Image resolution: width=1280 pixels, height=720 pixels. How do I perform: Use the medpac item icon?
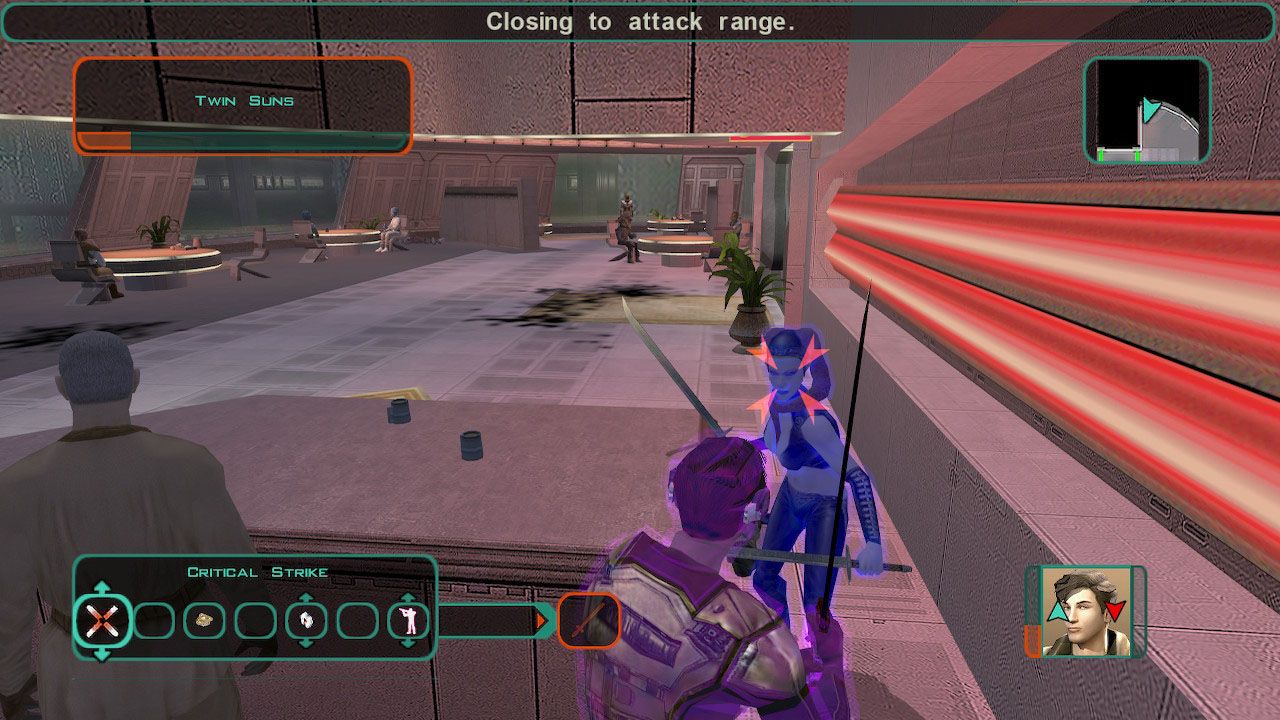tap(204, 619)
